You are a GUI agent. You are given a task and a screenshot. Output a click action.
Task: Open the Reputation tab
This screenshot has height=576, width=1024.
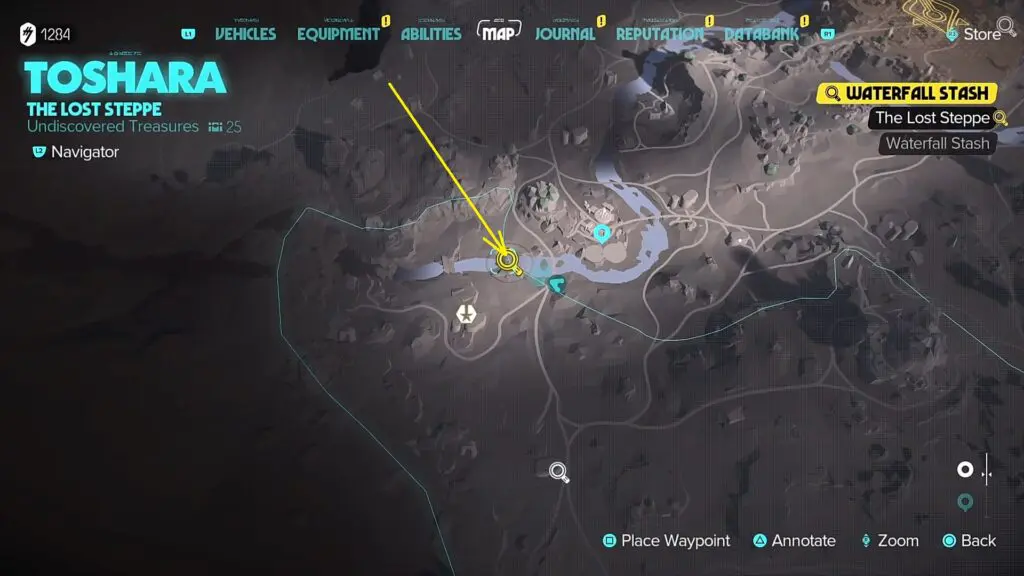tap(659, 34)
